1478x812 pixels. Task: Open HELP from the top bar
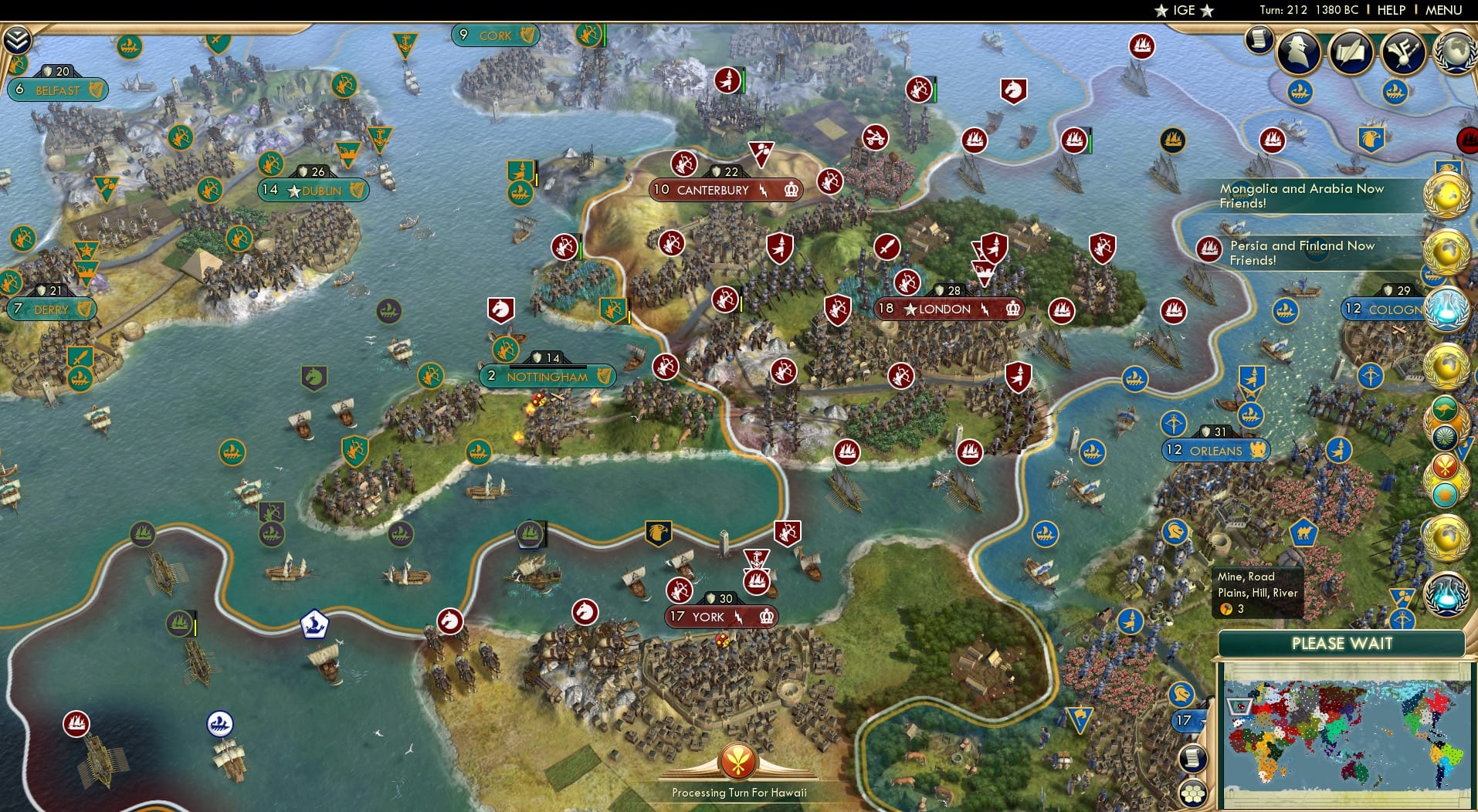point(1390,10)
